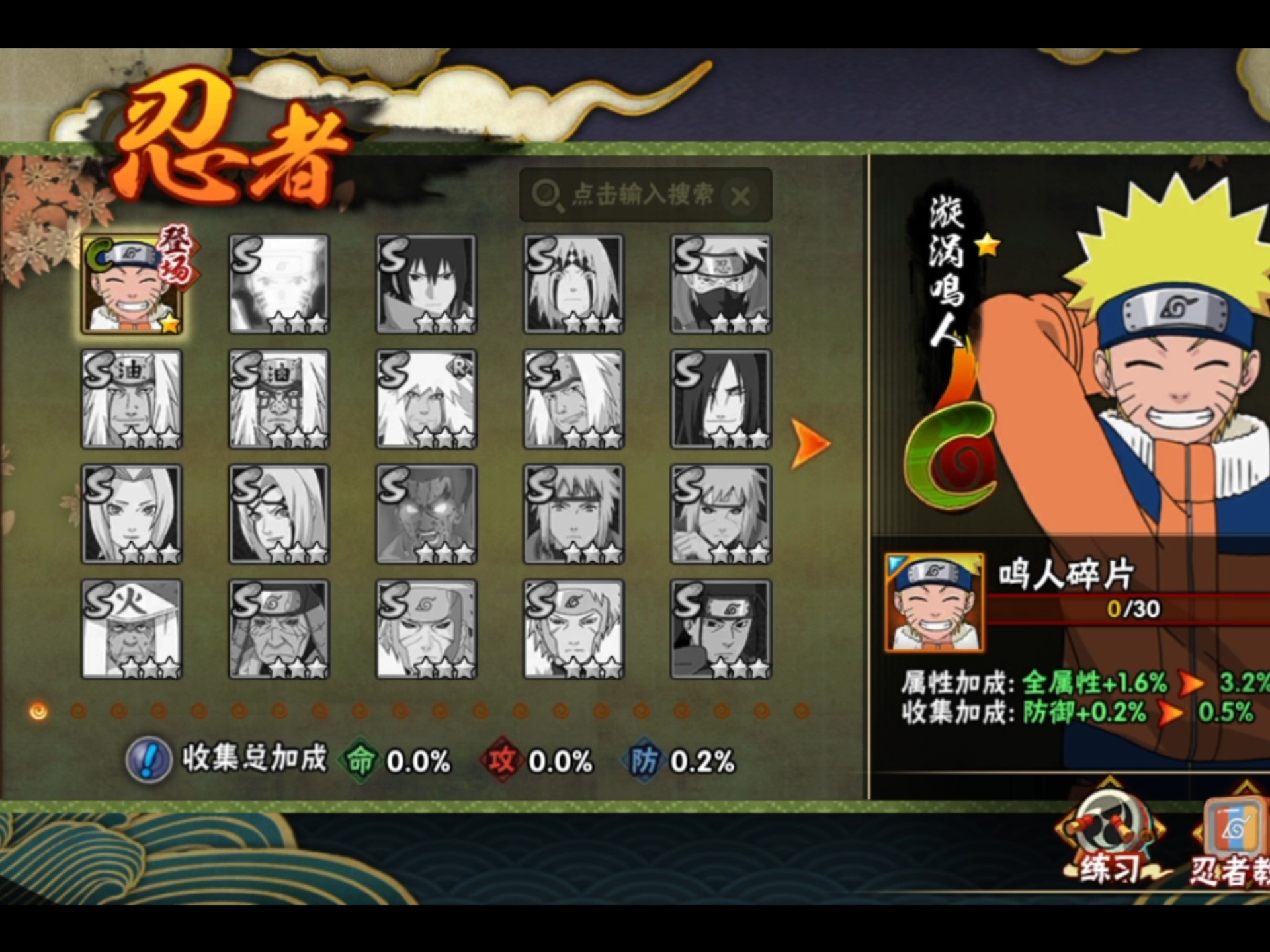
Task: Select the glowing-eyed dark ninja tile
Action: tap(426, 514)
